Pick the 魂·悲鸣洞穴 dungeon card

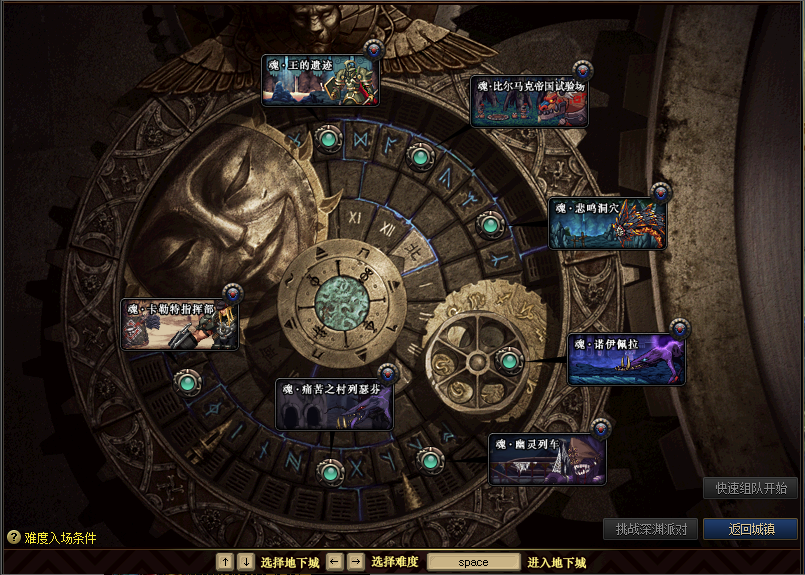pos(607,223)
